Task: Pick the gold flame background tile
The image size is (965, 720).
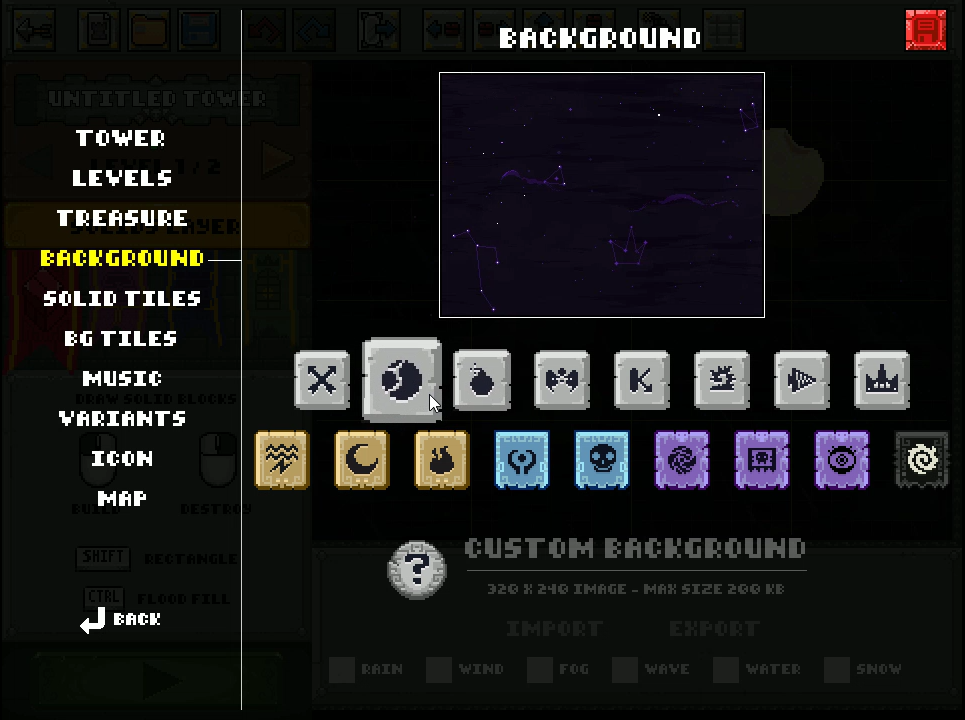Action: click(442, 460)
